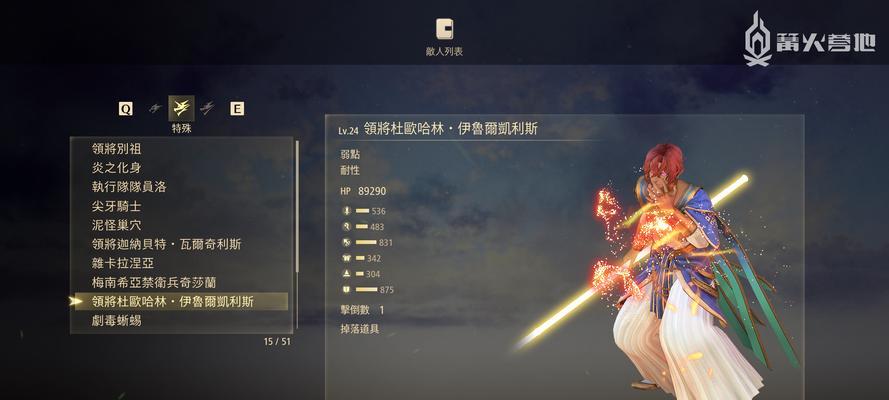Screen dimensions: 889x400
Task: Switch to the category tab left of 特殊
Action: tap(154, 108)
